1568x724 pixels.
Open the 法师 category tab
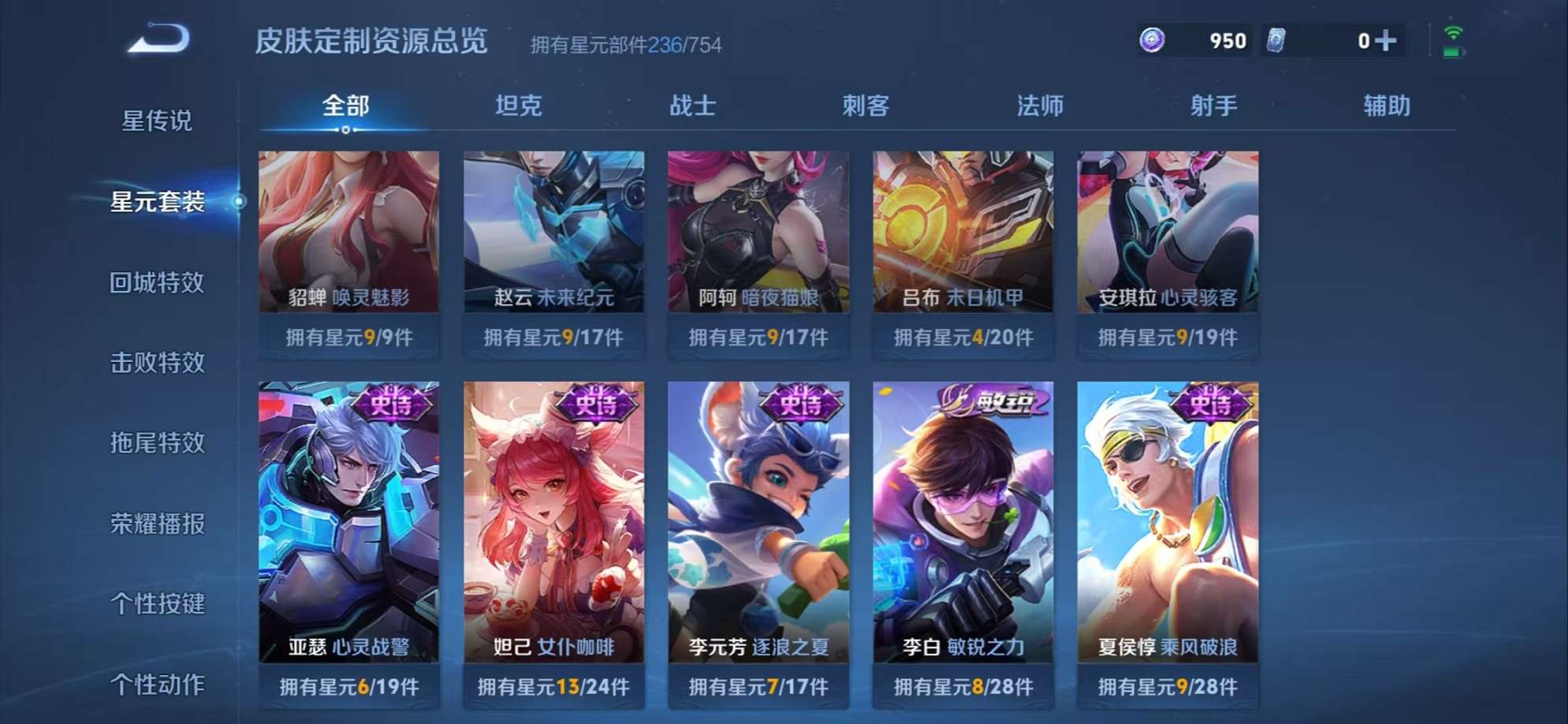1039,105
